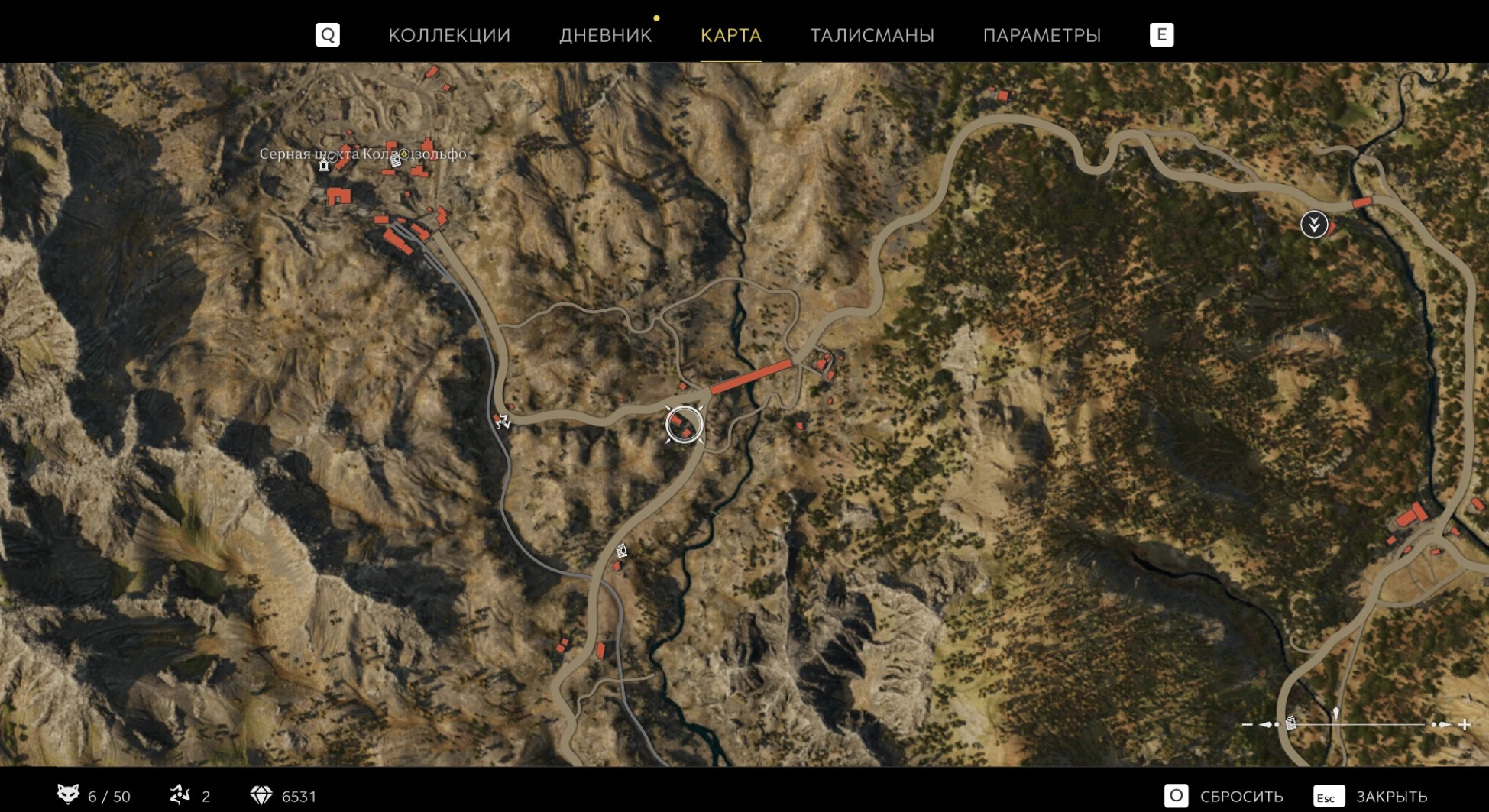Switch to the Дневник tab
Image resolution: width=1489 pixels, height=812 pixels.
605,35
